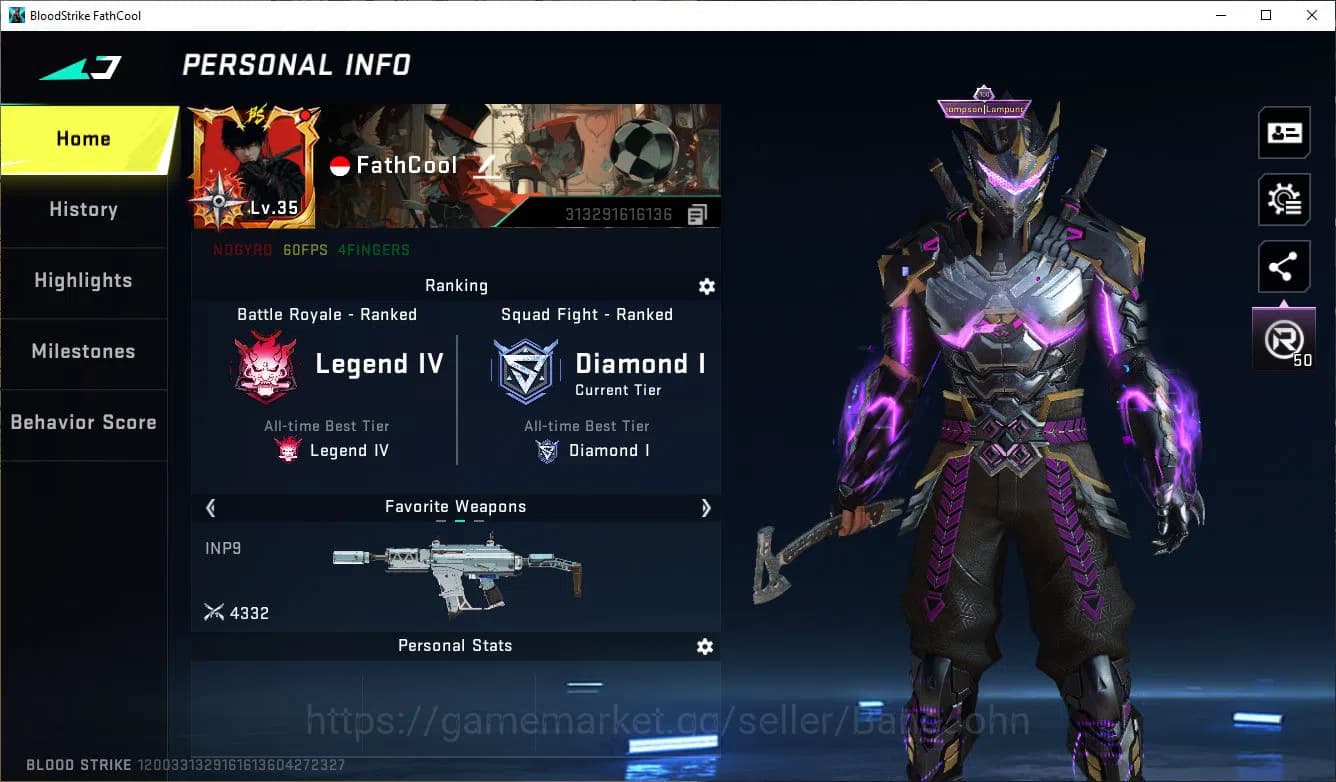Copy player ID using the copy icon
This screenshot has height=782, width=1336.
(697, 213)
